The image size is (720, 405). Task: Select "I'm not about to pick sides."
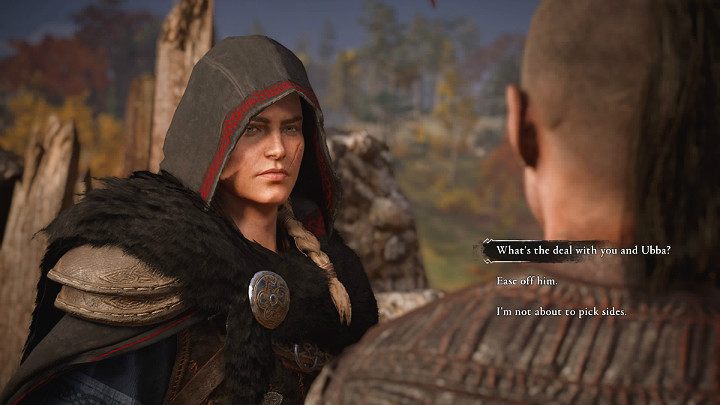pos(561,313)
